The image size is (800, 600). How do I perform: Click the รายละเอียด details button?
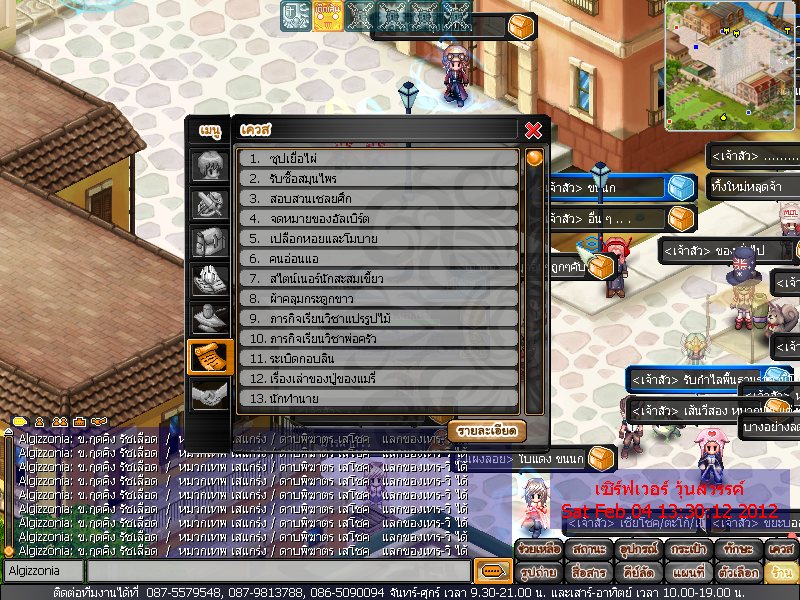point(486,430)
